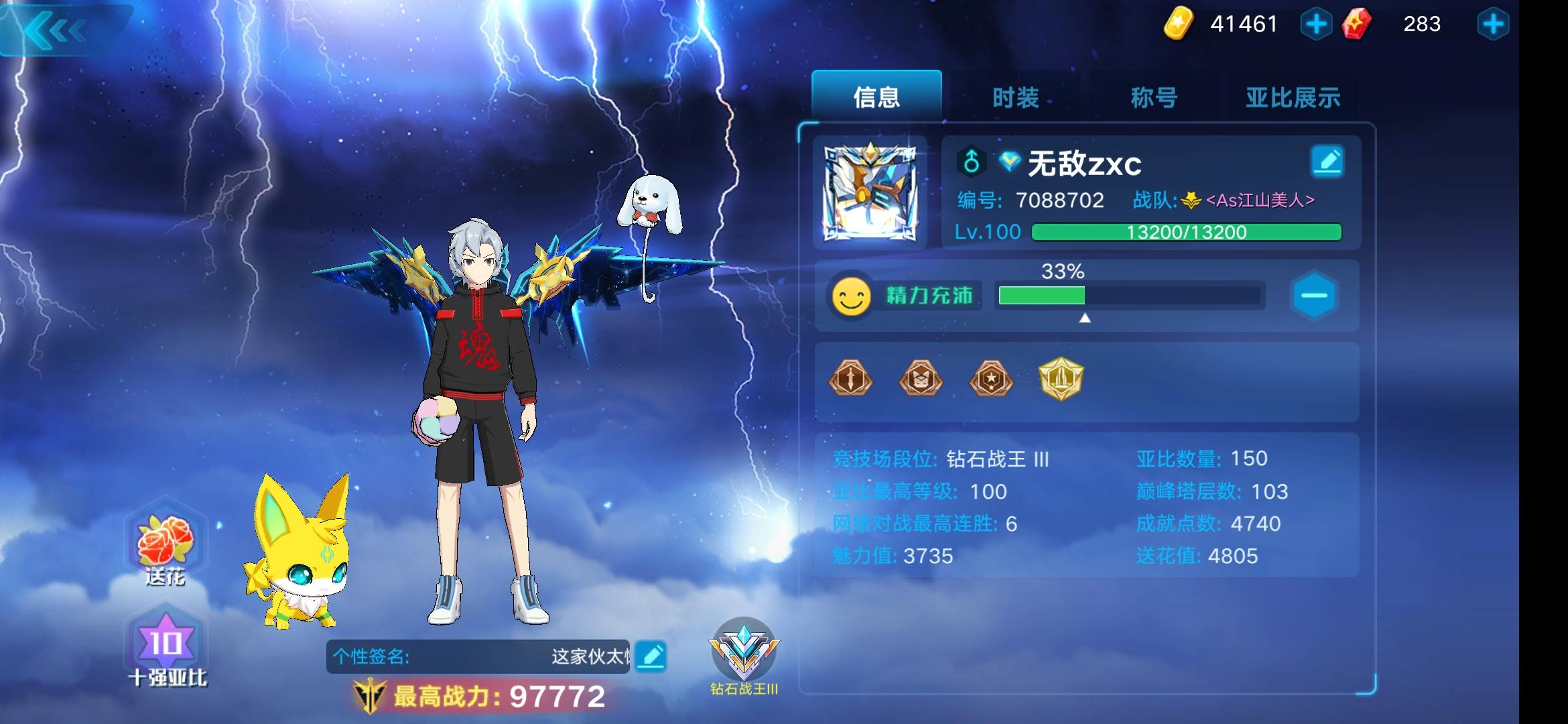
Task: Open 十强亚比 top-ten star icon
Action: point(165,640)
